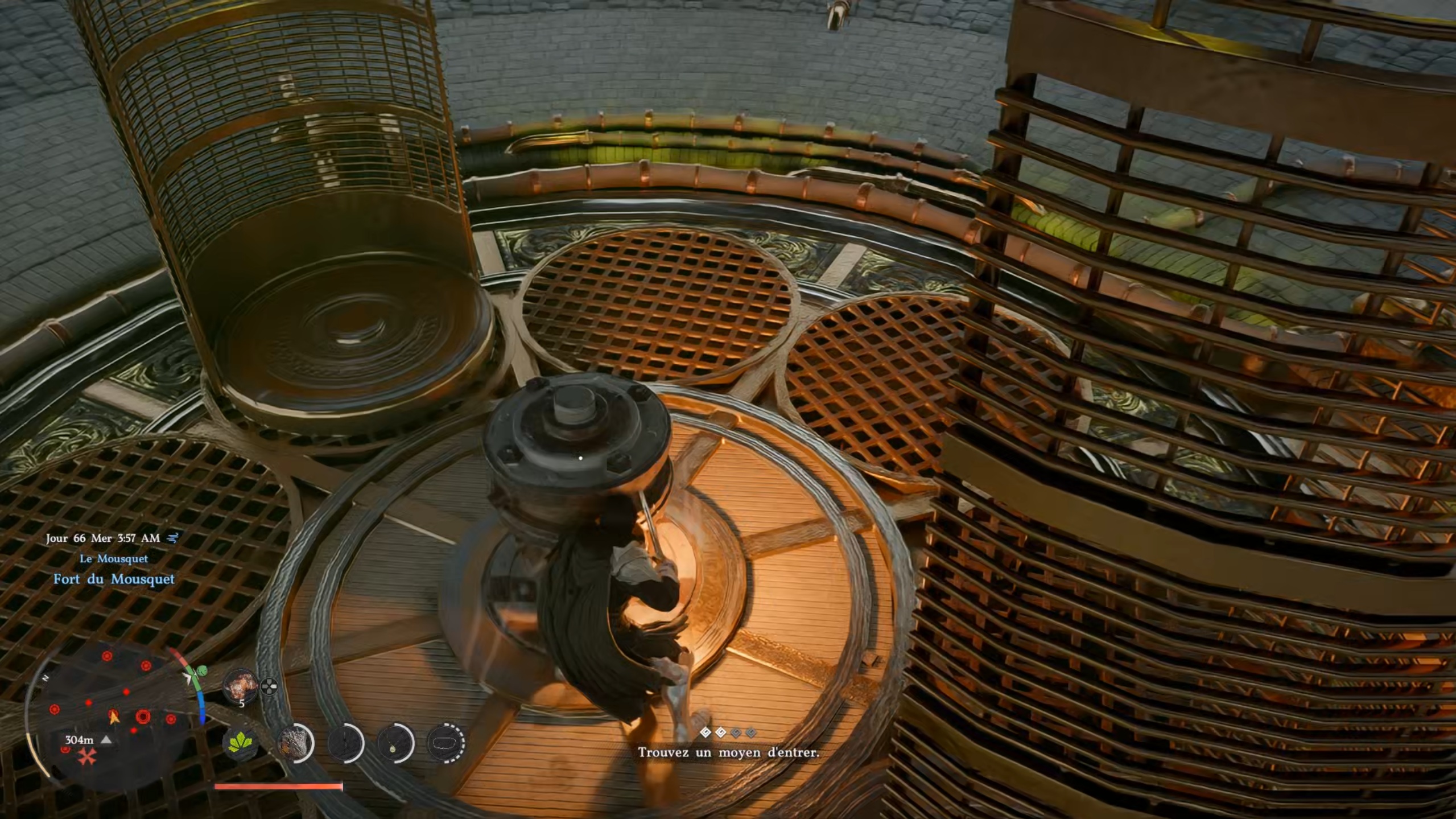1456x819 pixels.
Task: Select the dark sword weapon slot
Action: 346,743
